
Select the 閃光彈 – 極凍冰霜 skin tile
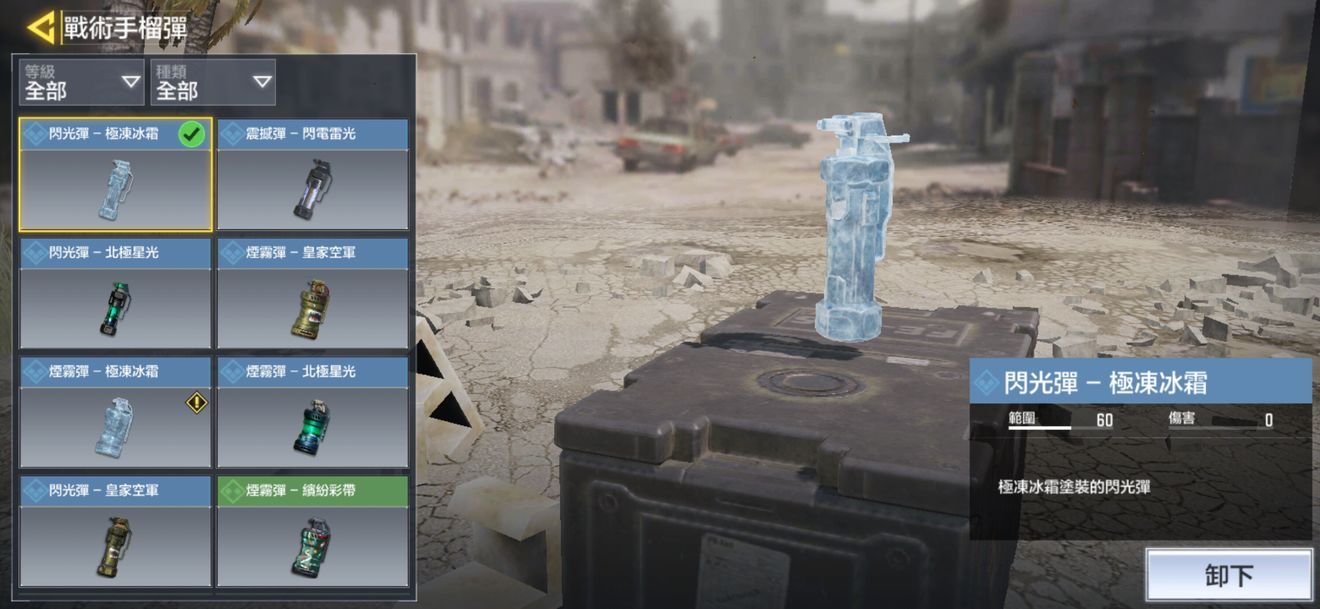point(115,175)
